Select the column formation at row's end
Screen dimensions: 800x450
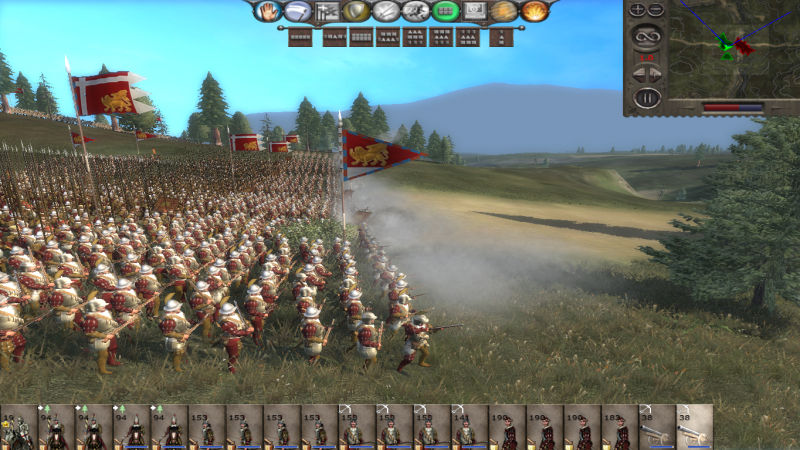(x=502, y=38)
